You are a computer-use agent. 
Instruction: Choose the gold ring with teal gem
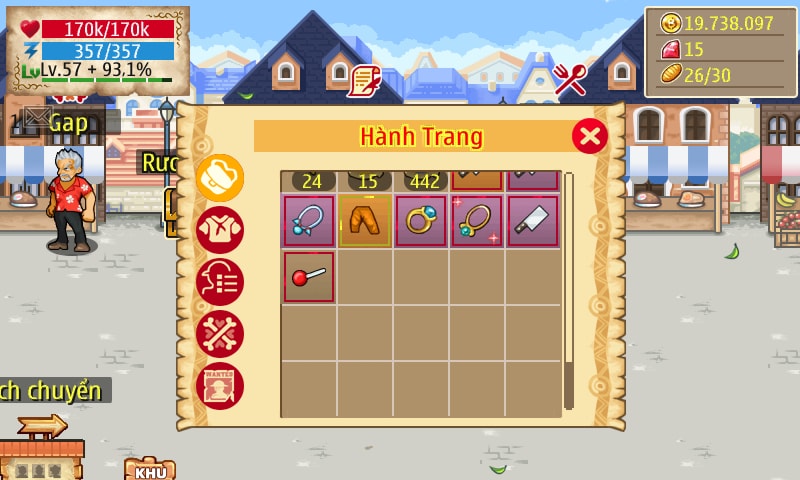point(421,221)
